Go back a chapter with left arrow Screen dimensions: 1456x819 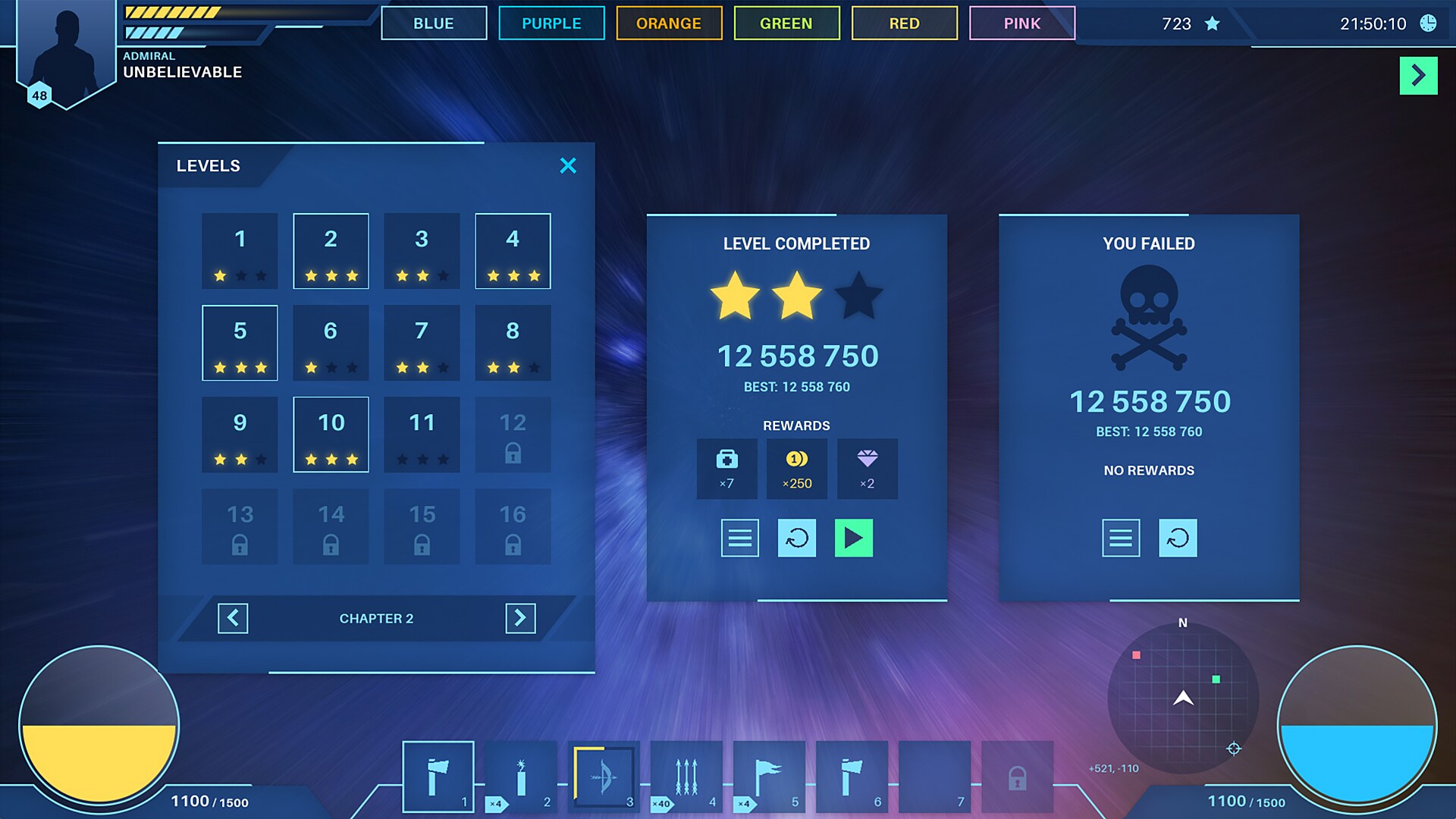234,618
